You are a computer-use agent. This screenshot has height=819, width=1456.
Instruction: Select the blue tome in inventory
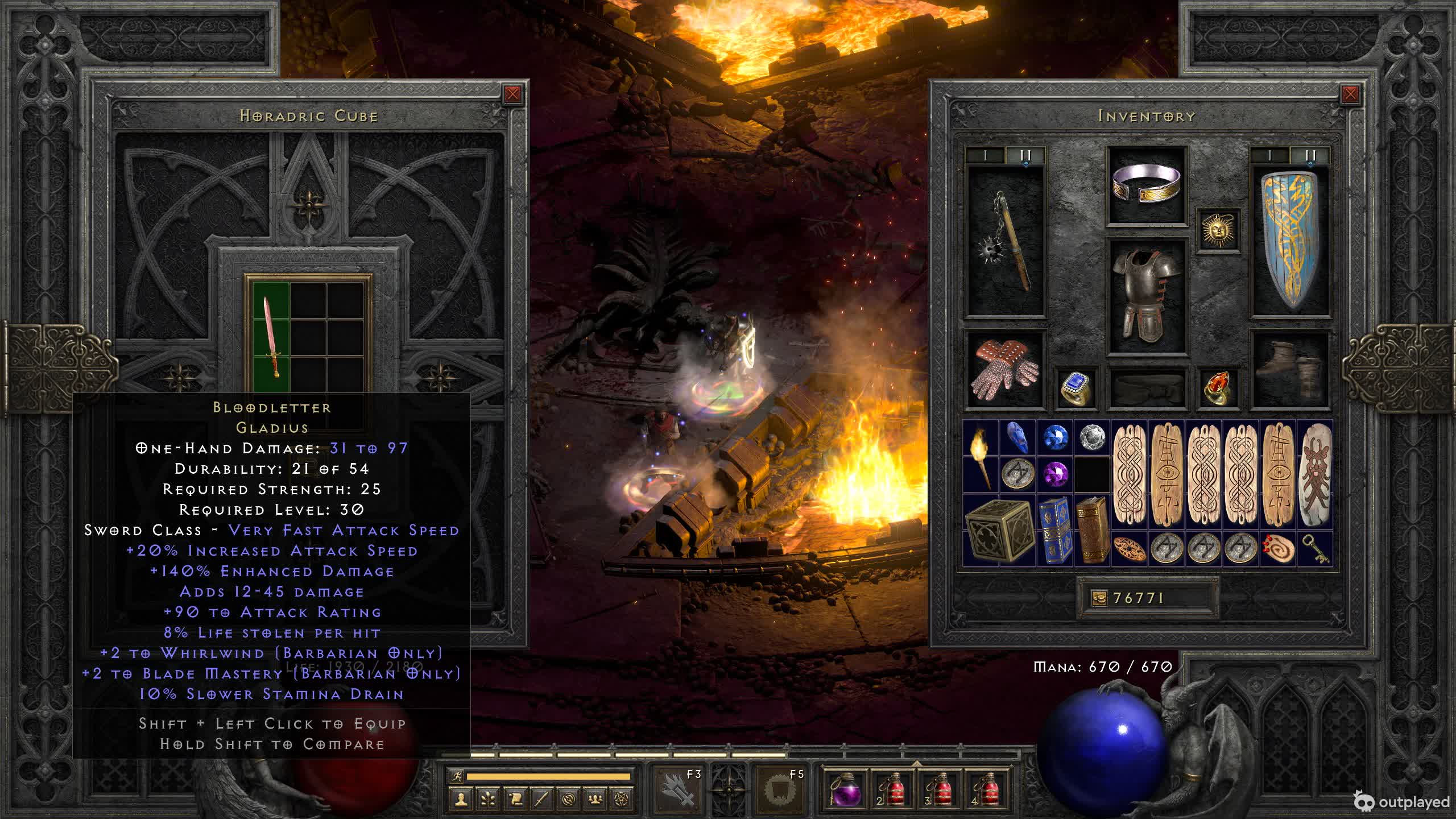pos(1055,530)
